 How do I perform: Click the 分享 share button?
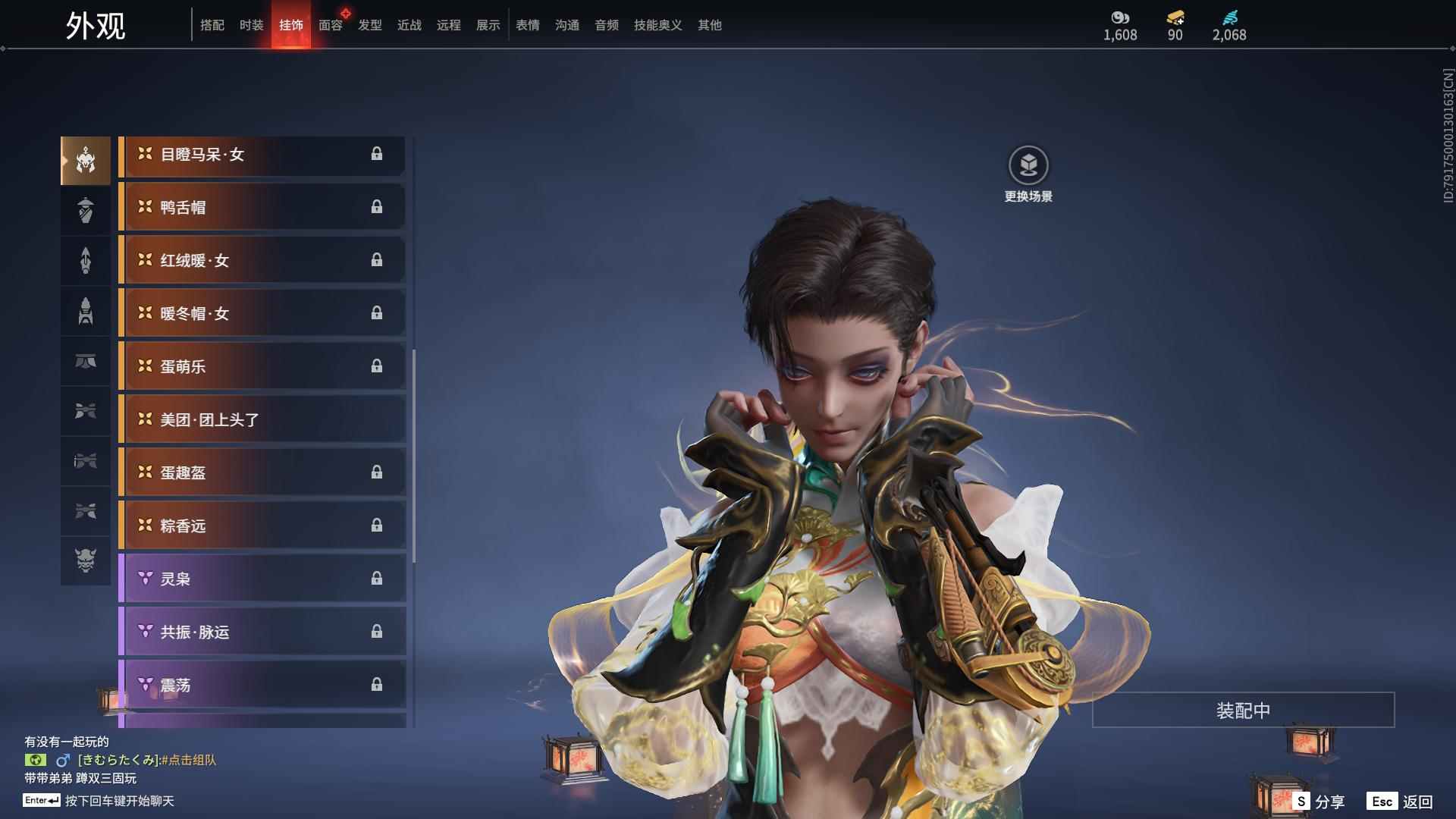coord(1319,802)
